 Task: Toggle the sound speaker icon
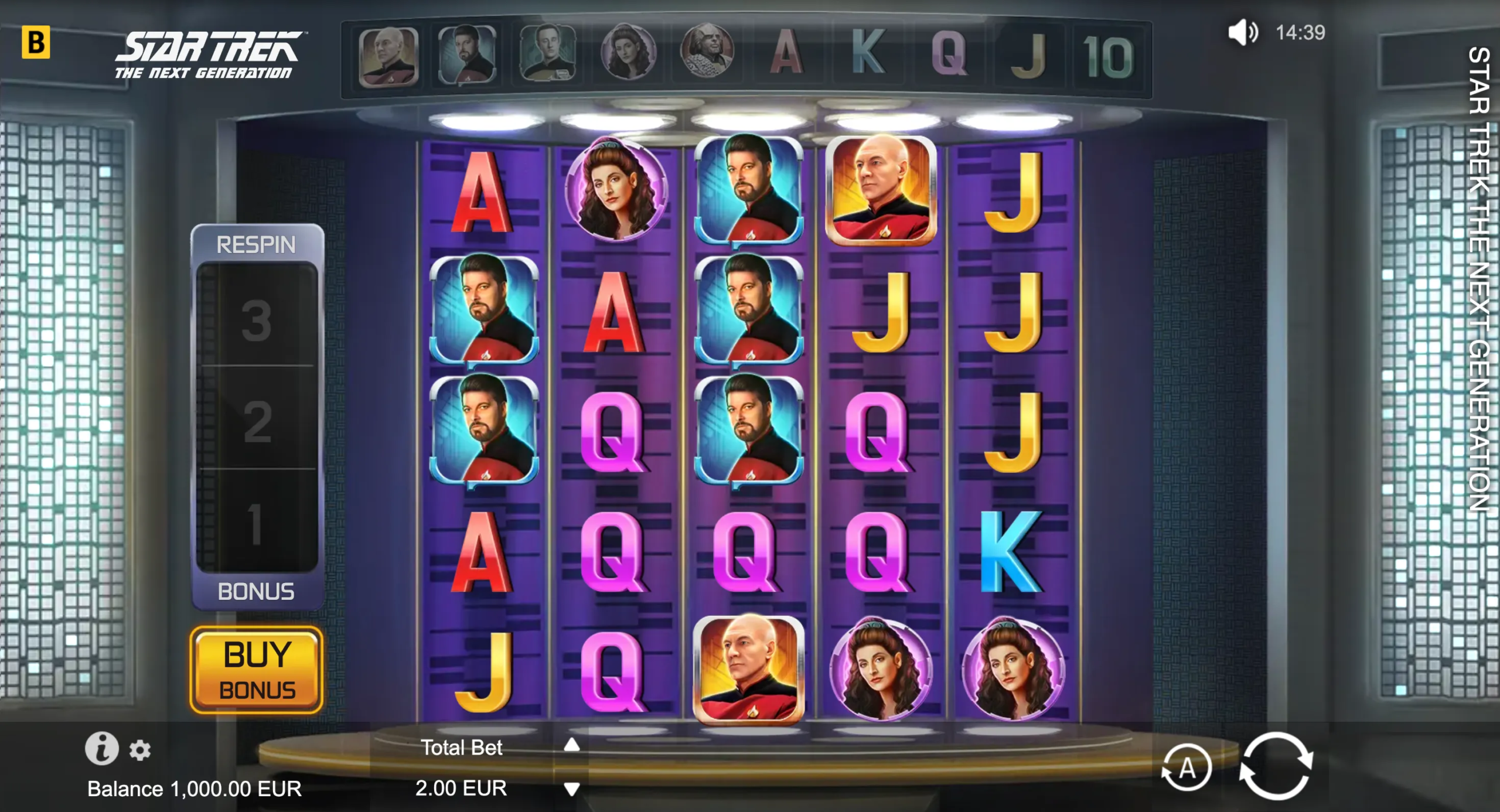pyautogui.click(x=1242, y=32)
